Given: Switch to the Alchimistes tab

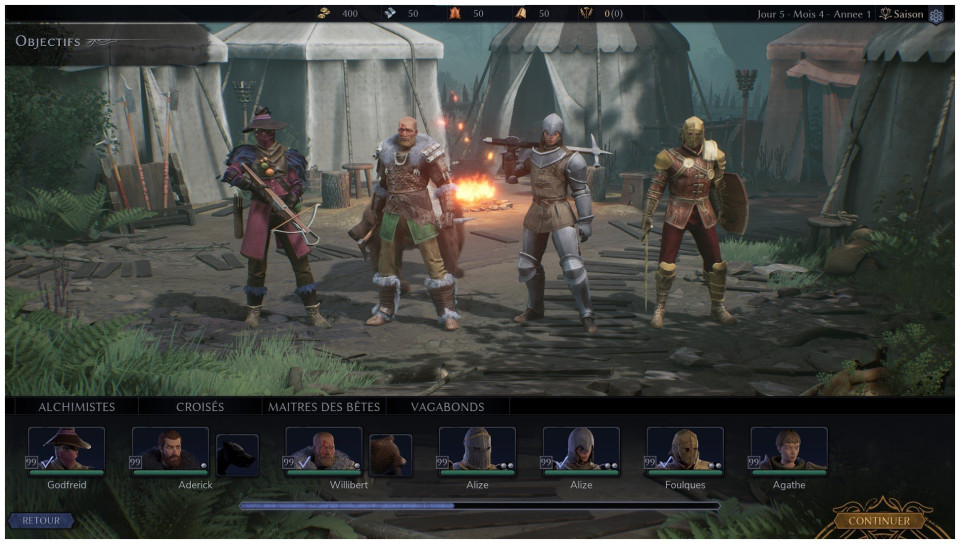Looking at the screenshot, I should (x=76, y=407).
